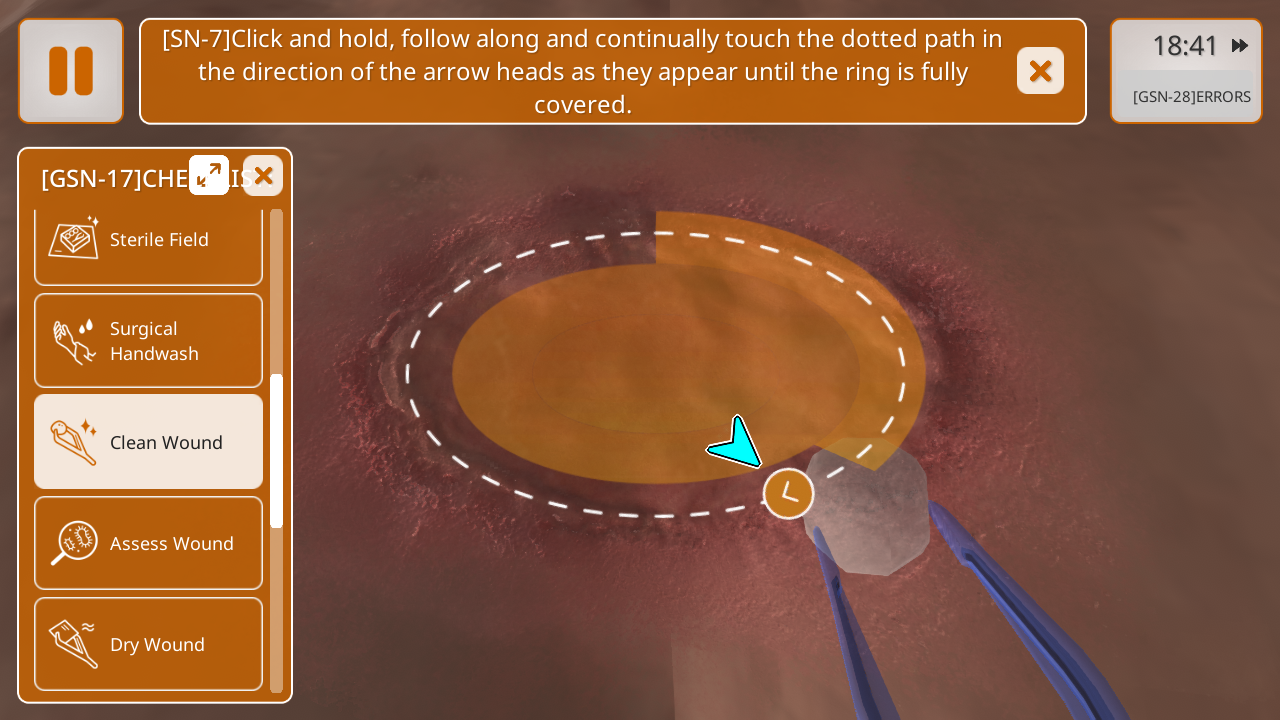This screenshot has height=720, width=1280.
Task: Pick the Dry Wound checklist item
Action: pos(148,644)
